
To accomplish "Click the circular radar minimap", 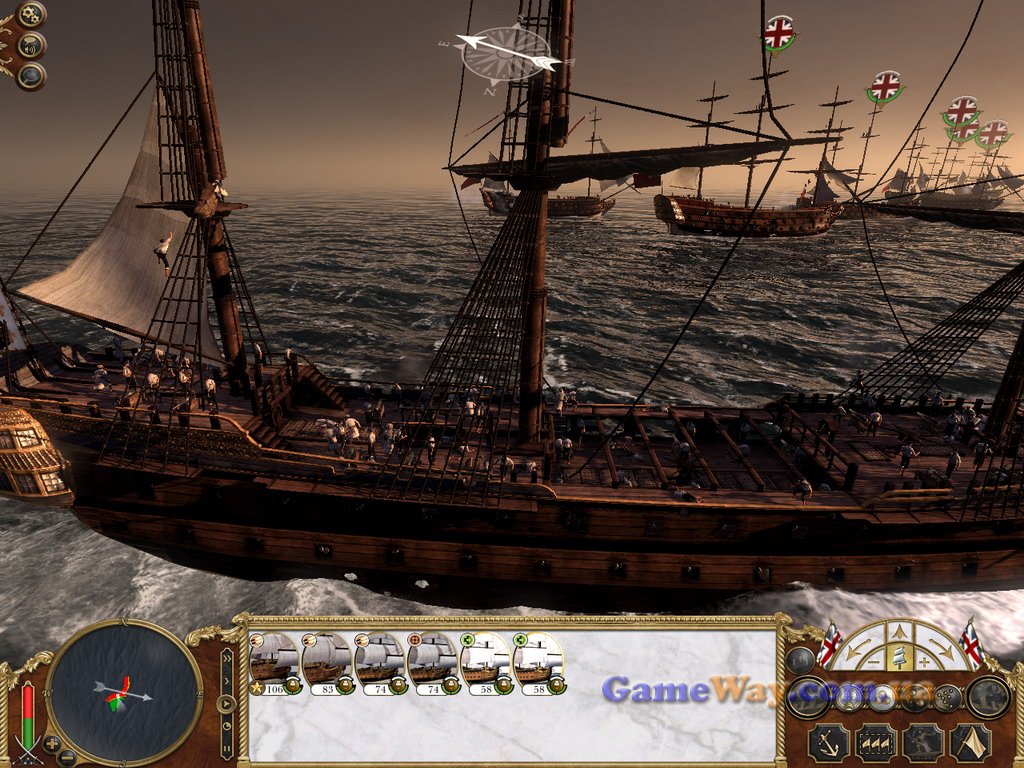I will click(x=124, y=691).
